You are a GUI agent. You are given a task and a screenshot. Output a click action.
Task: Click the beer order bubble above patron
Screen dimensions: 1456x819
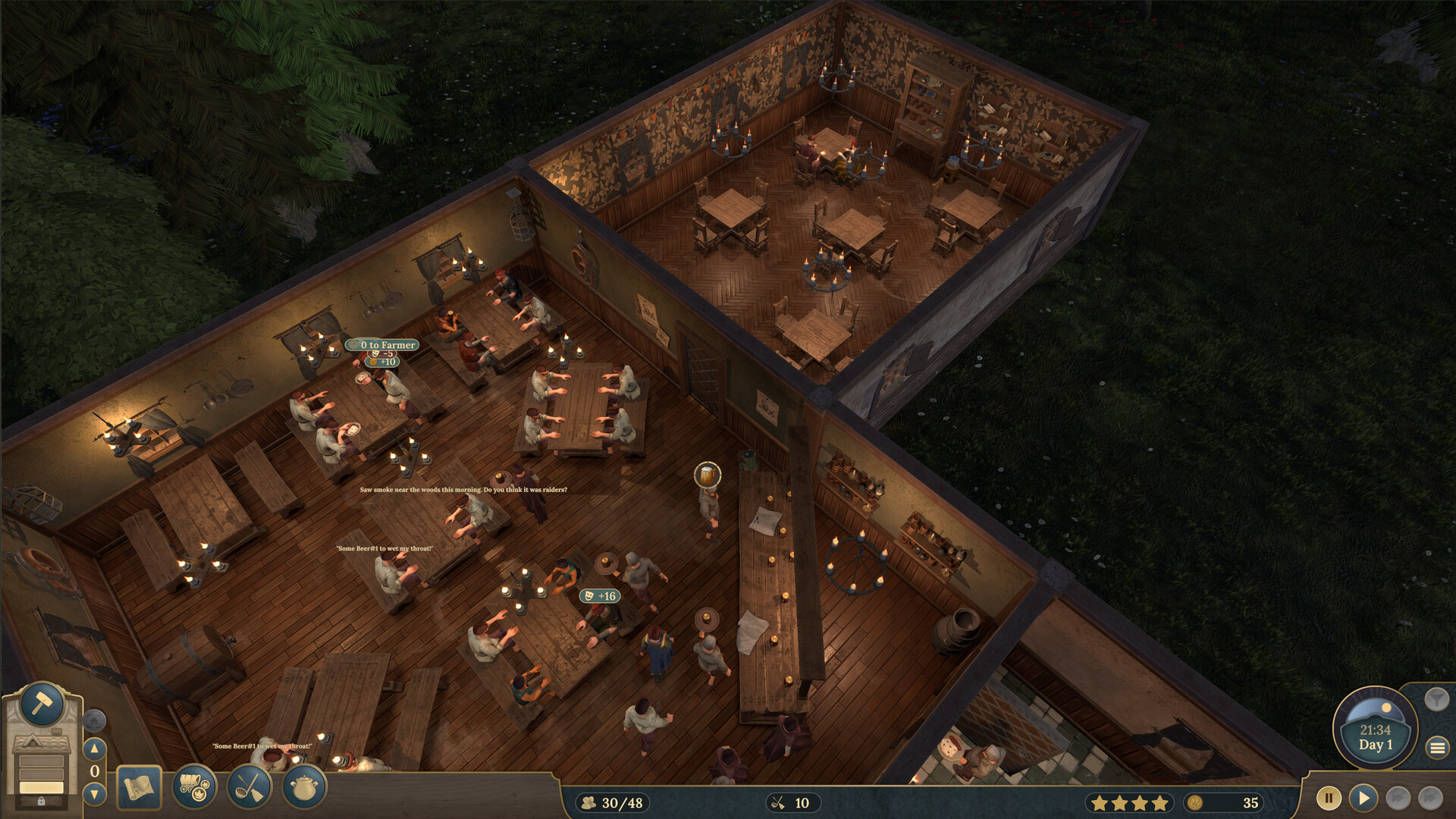(x=708, y=475)
